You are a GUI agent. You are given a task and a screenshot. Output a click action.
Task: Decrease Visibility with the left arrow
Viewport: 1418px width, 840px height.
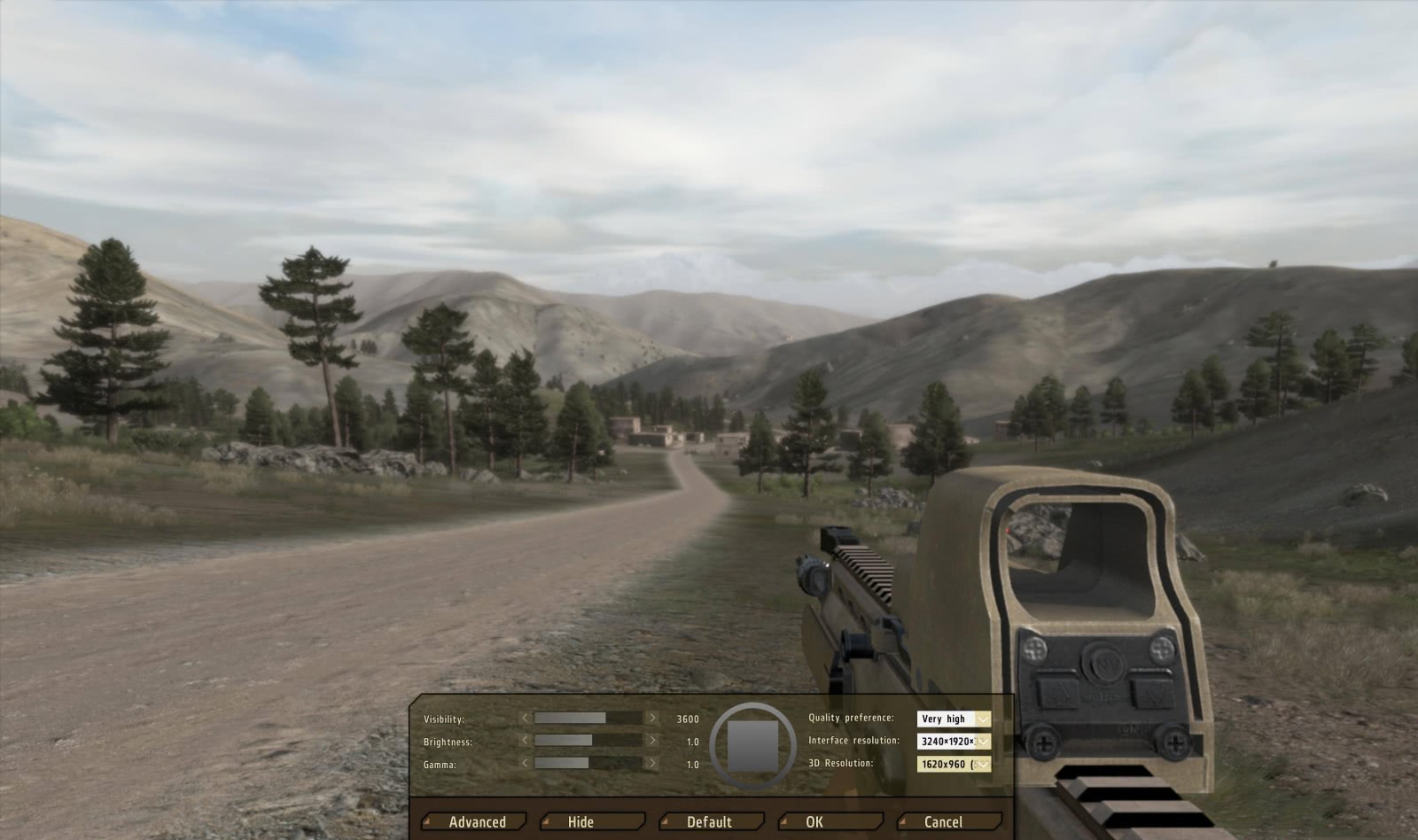click(x=525, y=719)
